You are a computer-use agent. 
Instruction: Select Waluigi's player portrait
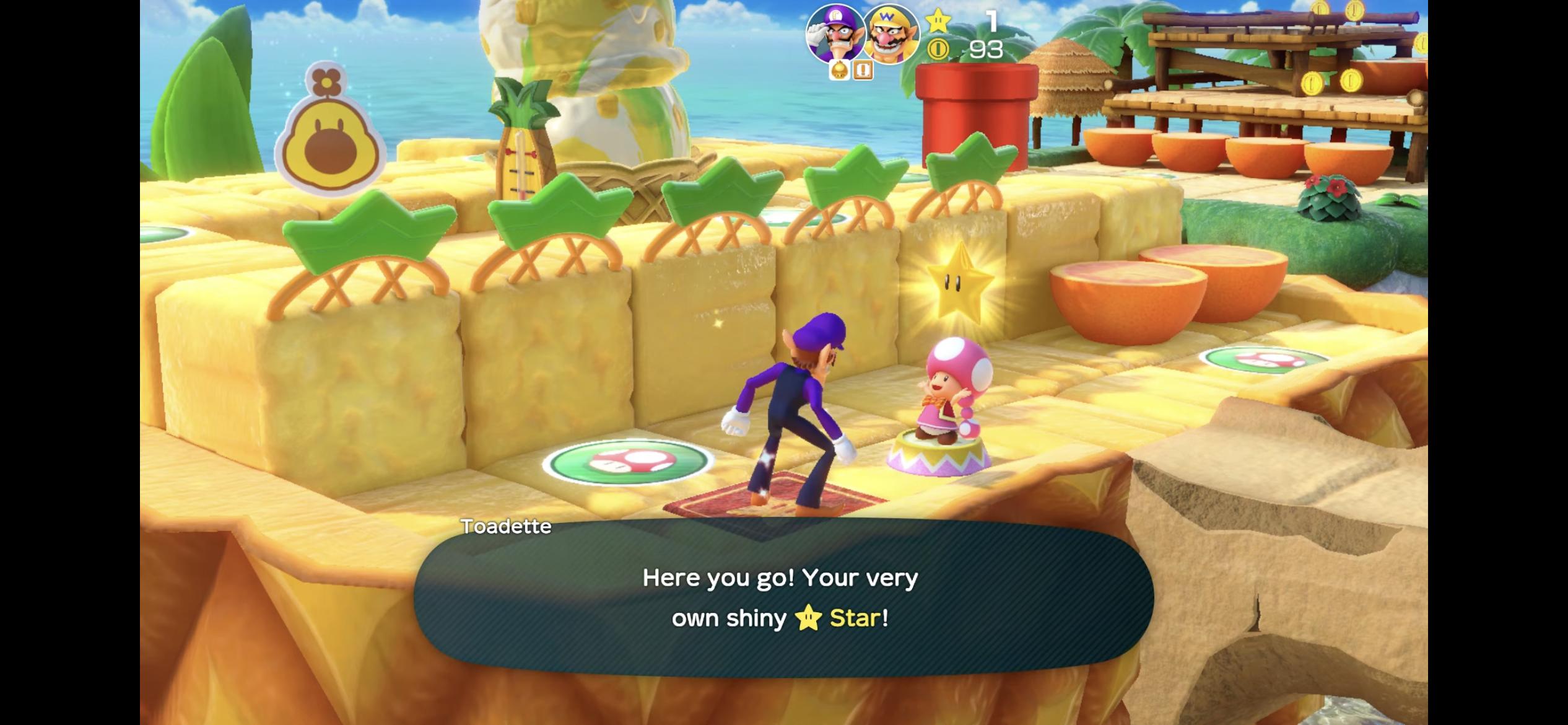835,34
